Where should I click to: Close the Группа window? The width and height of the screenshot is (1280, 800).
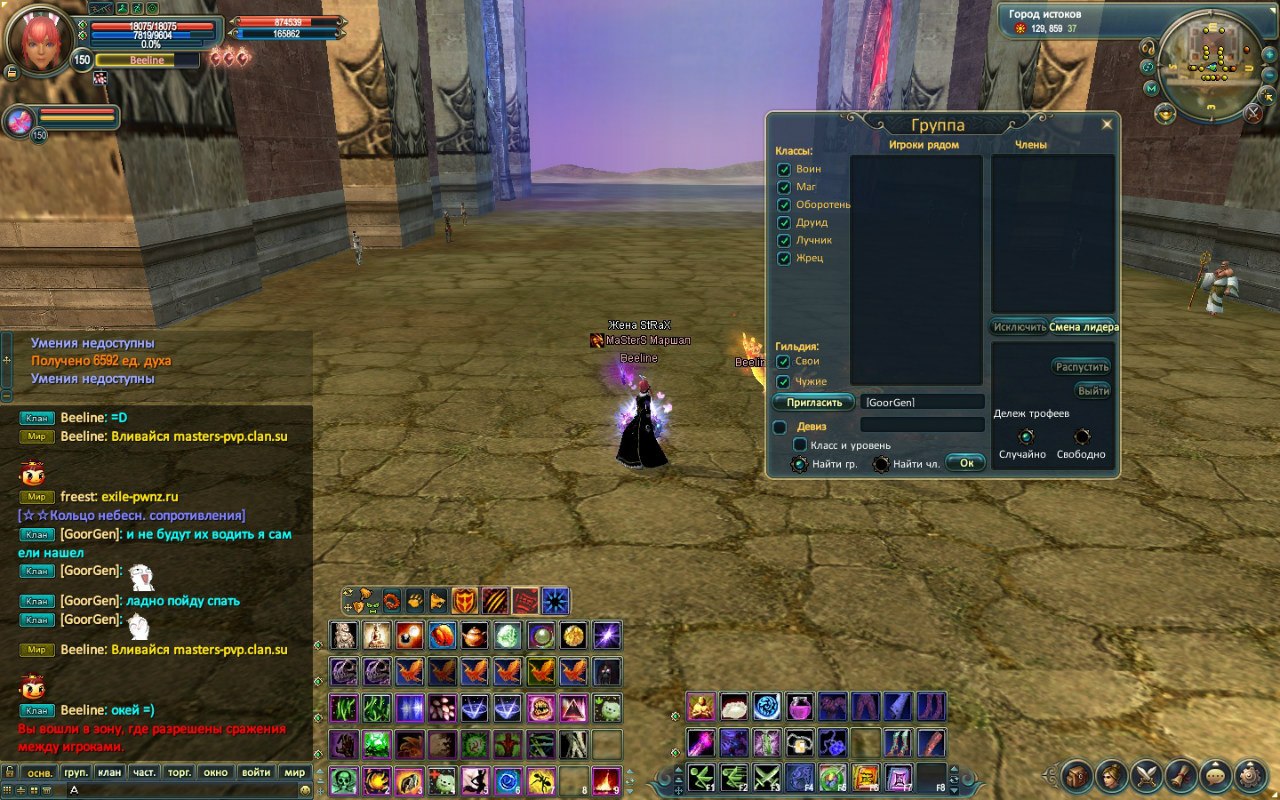click(x=1106, y=125)
